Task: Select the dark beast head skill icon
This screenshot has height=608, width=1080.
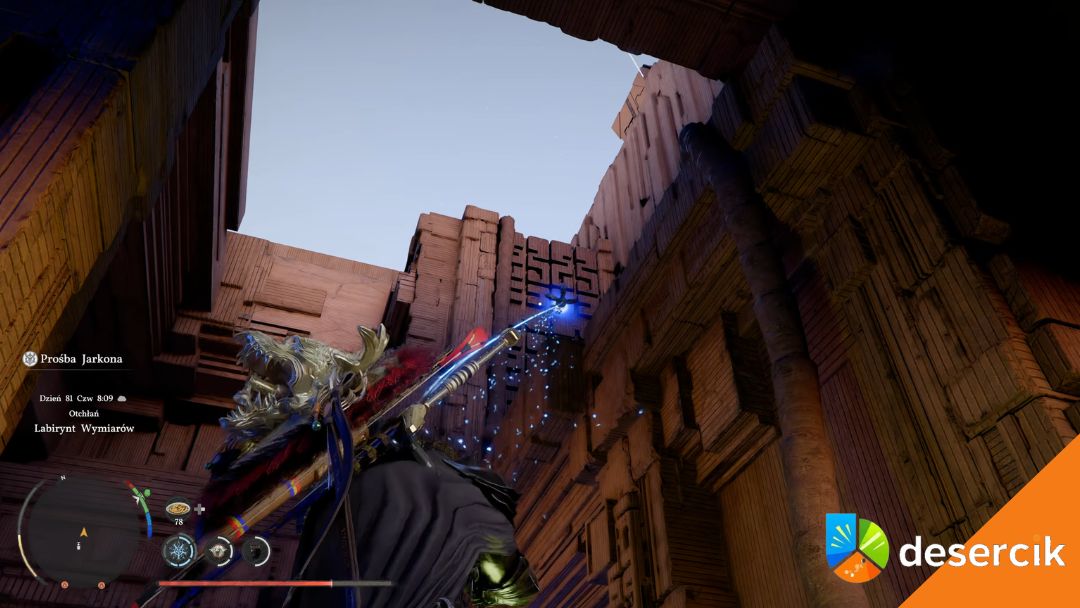Action: coord(256,549)
